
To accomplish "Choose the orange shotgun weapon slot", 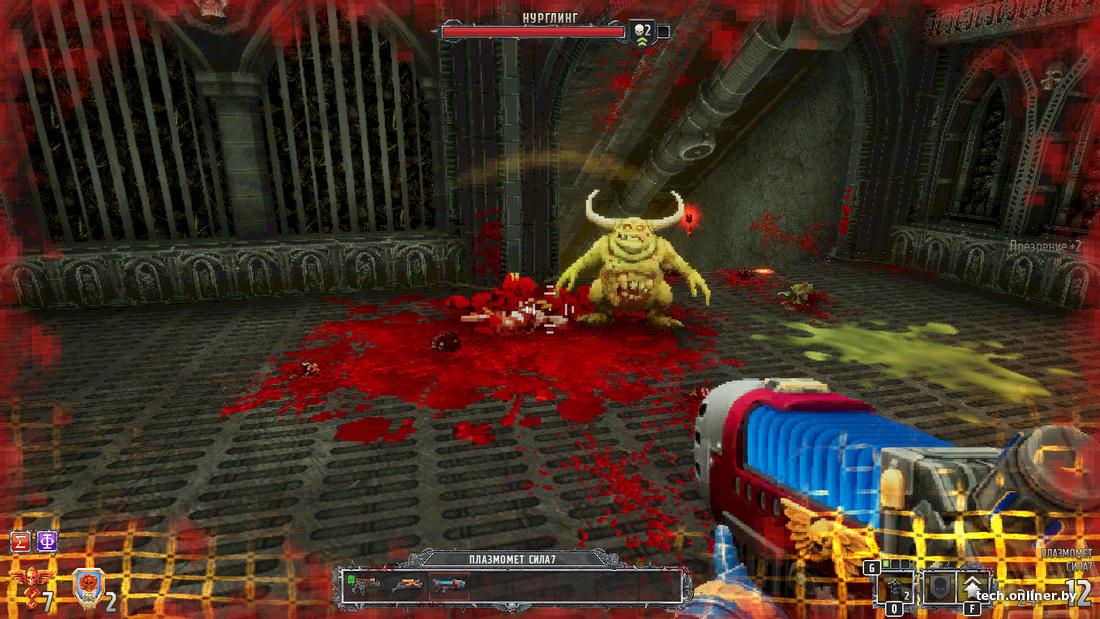I will coord(408,584).
